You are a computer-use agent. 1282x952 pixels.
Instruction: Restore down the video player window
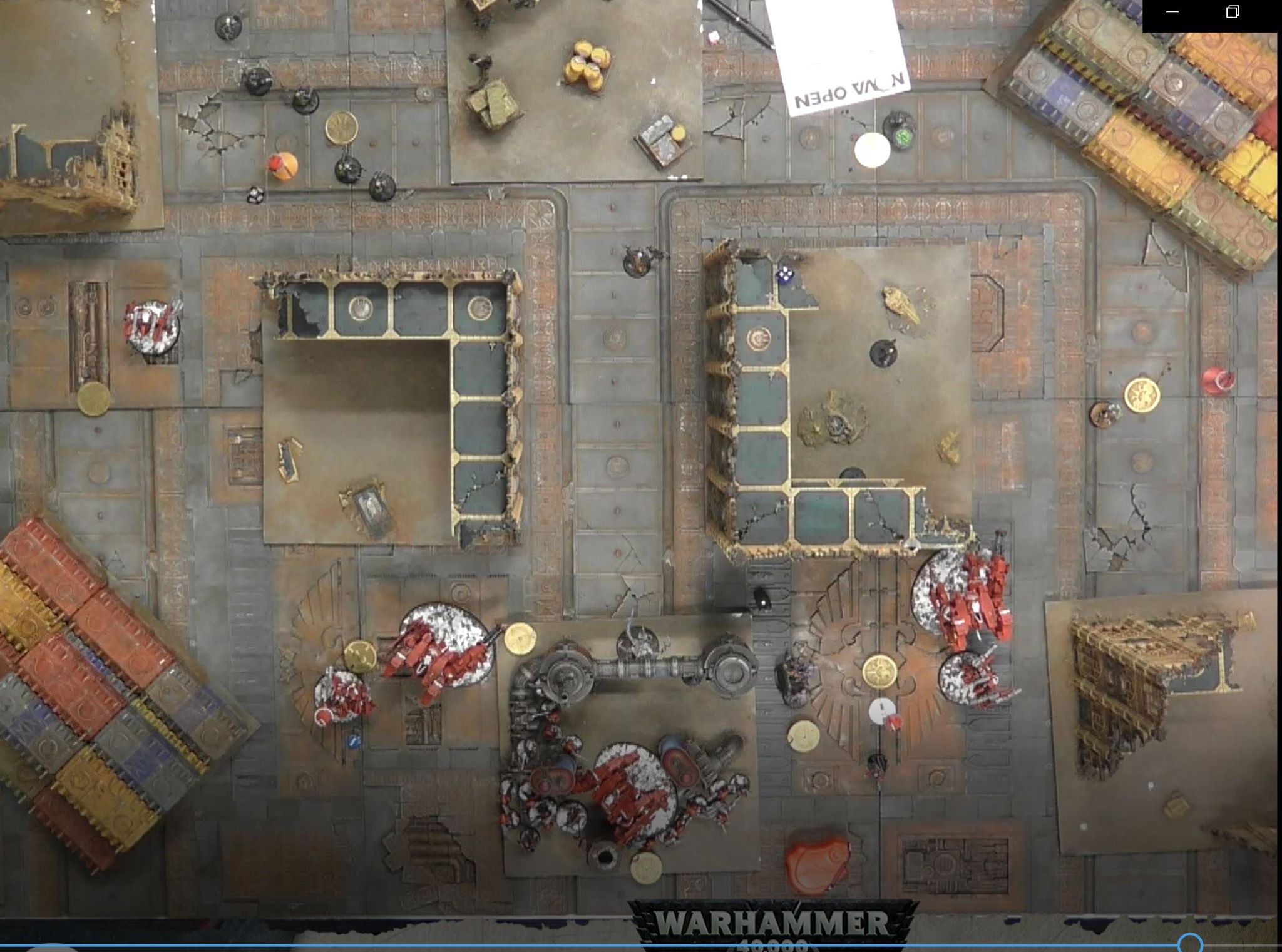(1232, 12)
